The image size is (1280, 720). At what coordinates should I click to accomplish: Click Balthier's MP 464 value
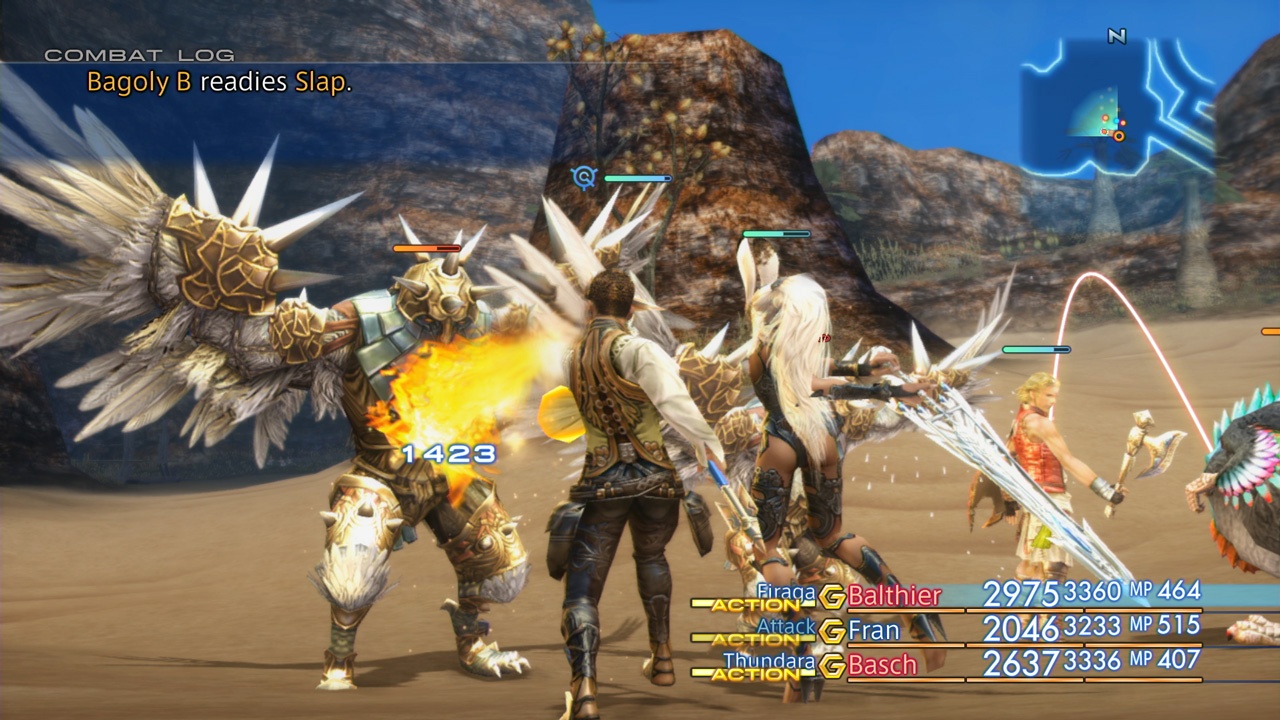[1180, 591]
